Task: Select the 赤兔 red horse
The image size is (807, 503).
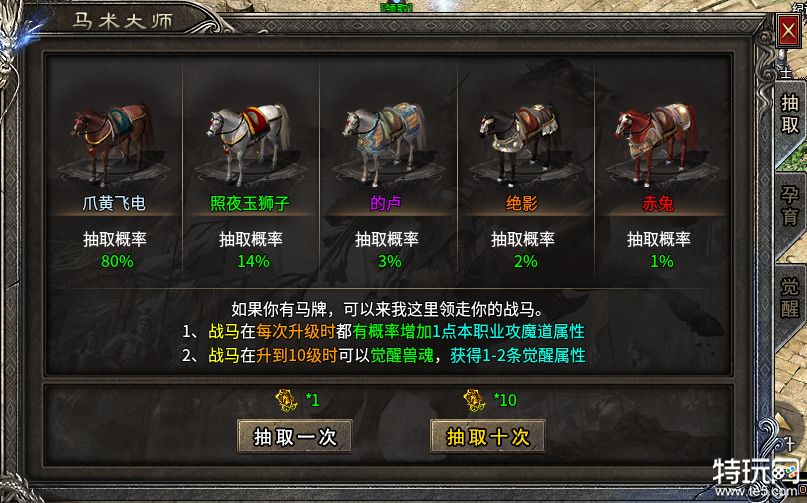Action: click(x=658, y=136)
